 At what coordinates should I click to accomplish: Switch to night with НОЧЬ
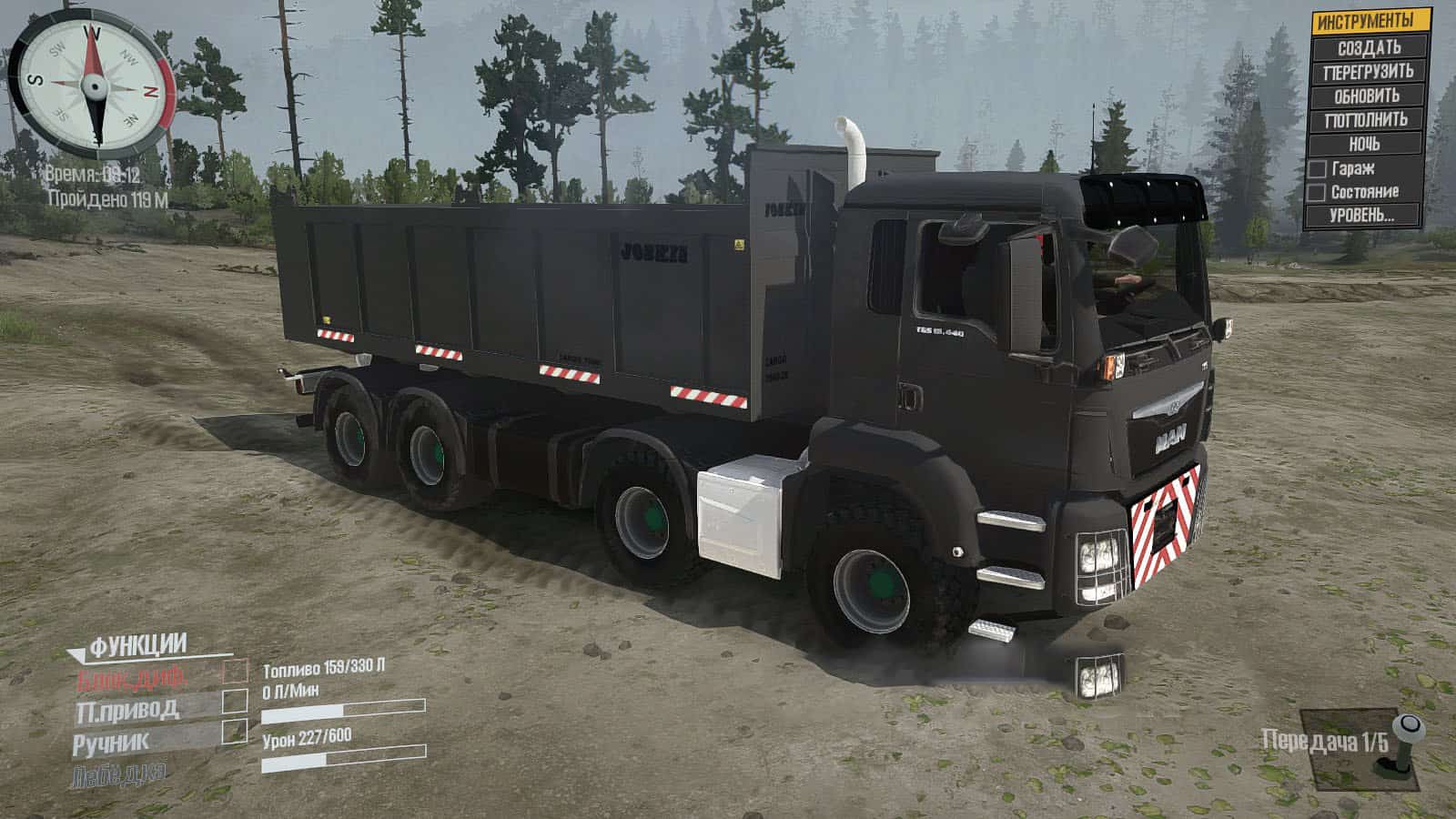click(1364, 144)
